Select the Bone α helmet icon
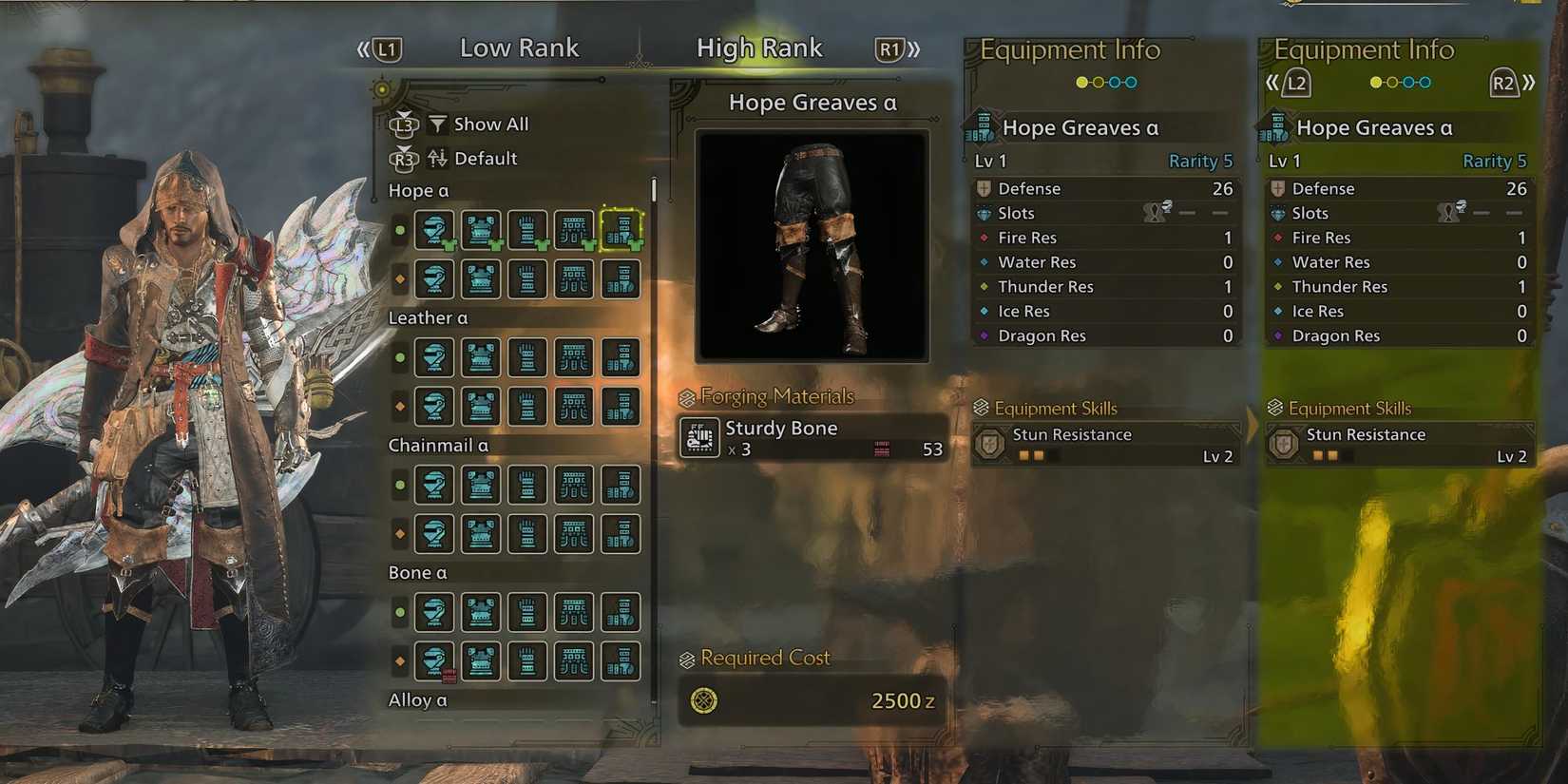This screenshot has width=1568, height=784. pyautogui.click(x=434, y=613)
